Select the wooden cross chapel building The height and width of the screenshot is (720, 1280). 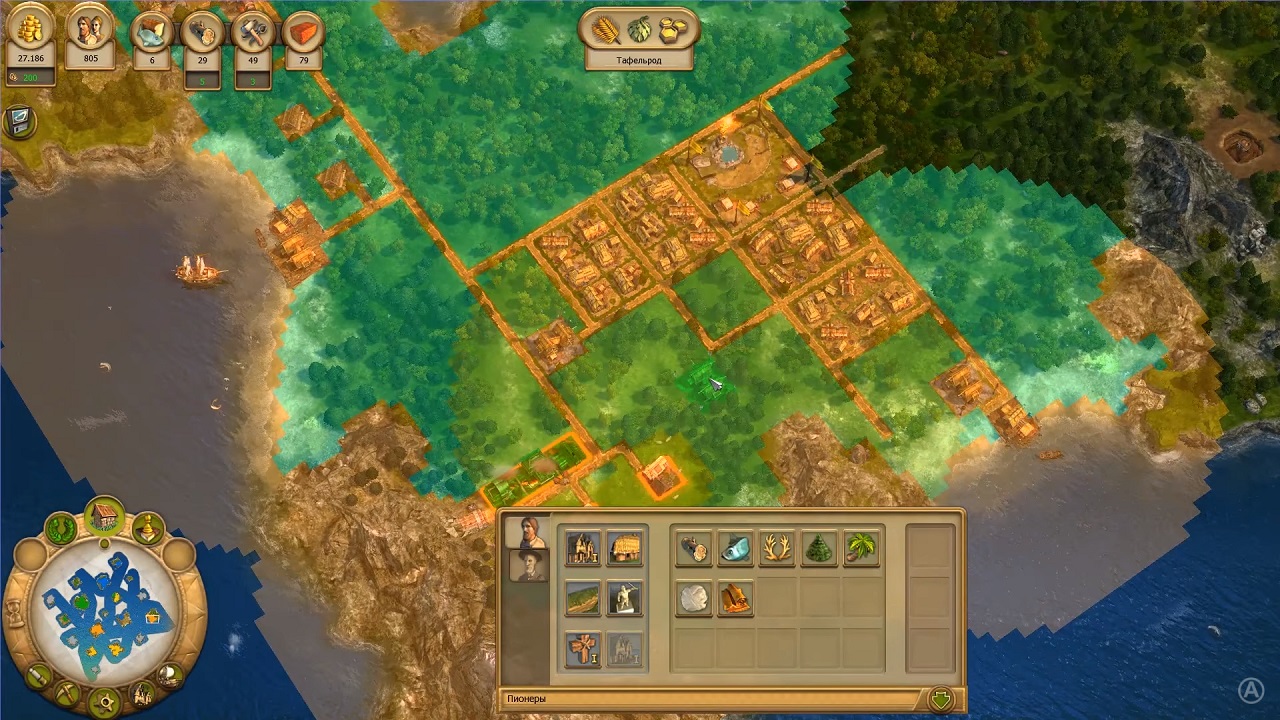tap(583, 649)
